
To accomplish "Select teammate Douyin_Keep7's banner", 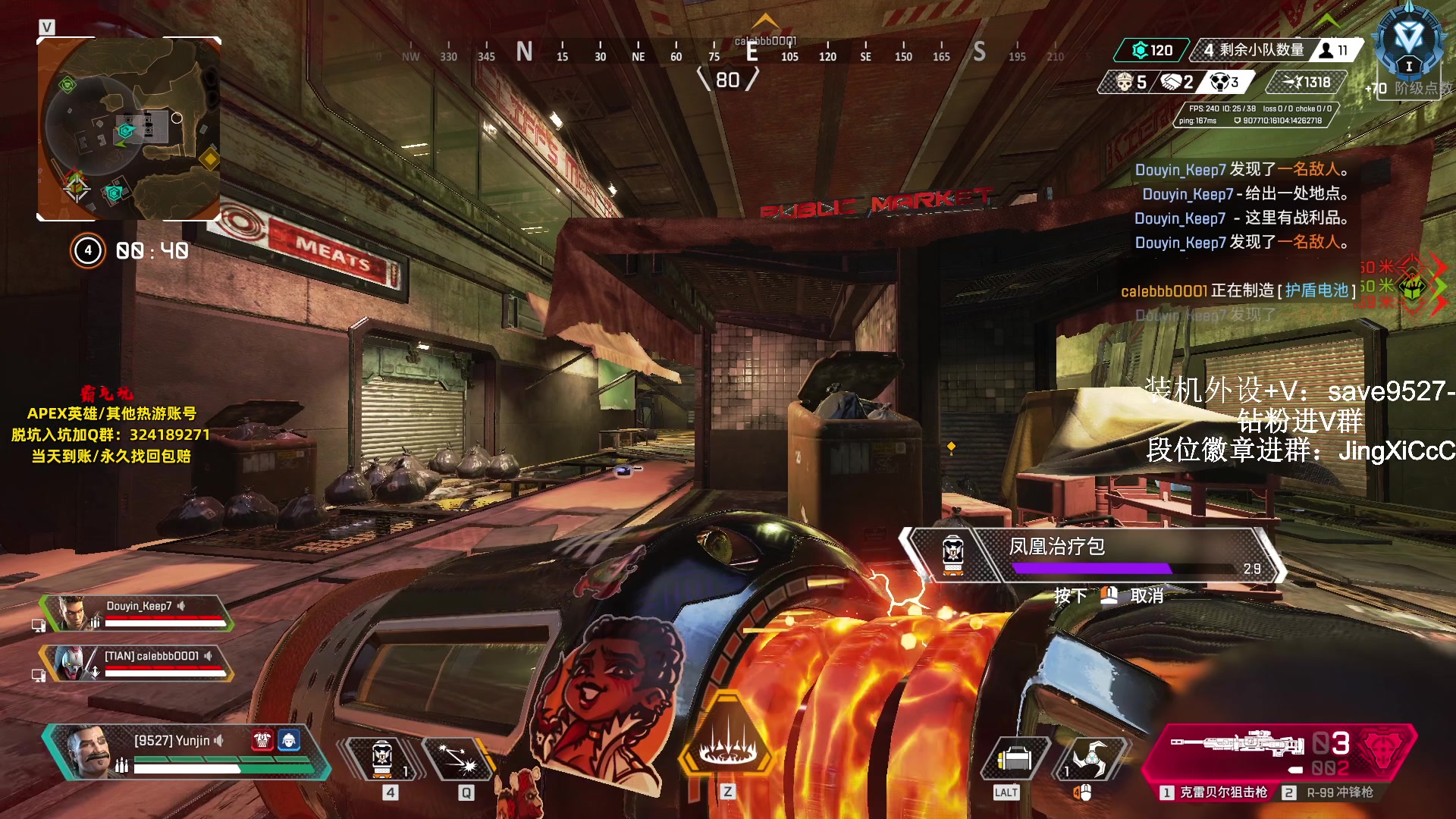I will pyautogui.click(x=136, y=613).
